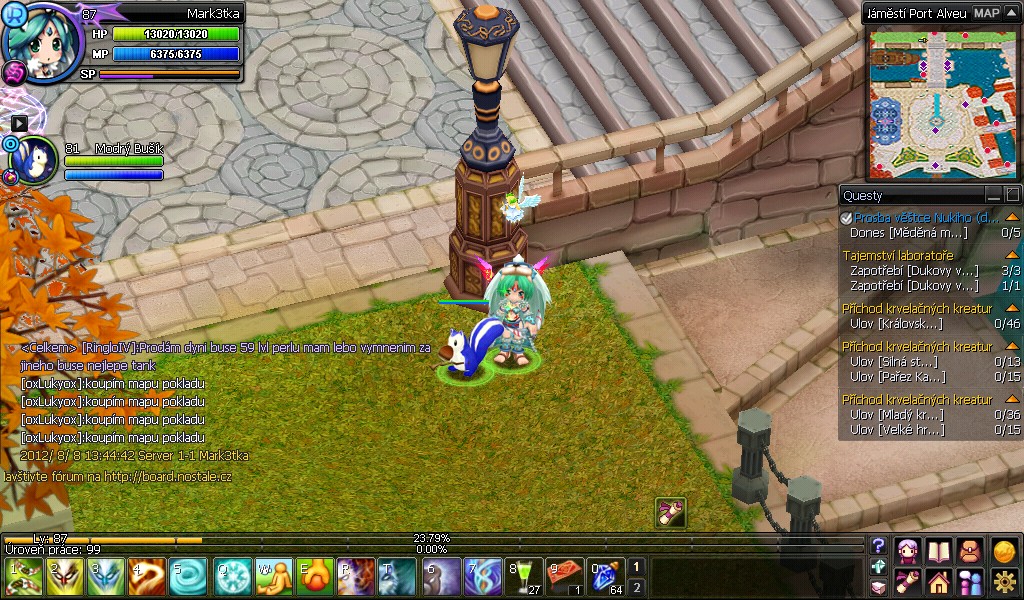Image resolution: width=1024 pixels, height=600 pixels.
Task: Open the friends icon with two figures
Action: [971, 581]
